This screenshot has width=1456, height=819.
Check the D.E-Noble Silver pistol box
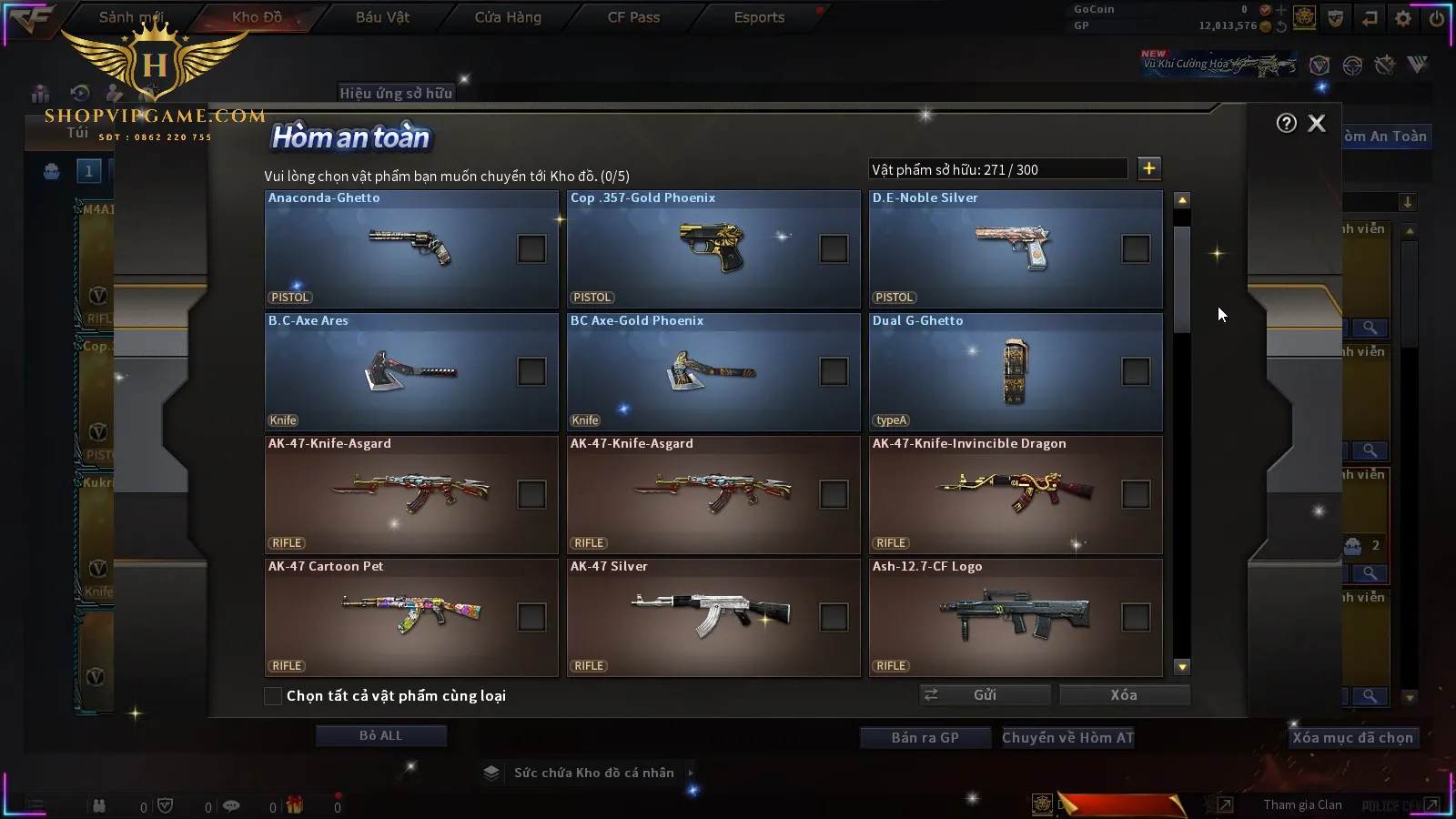[x=1136, y=248]
